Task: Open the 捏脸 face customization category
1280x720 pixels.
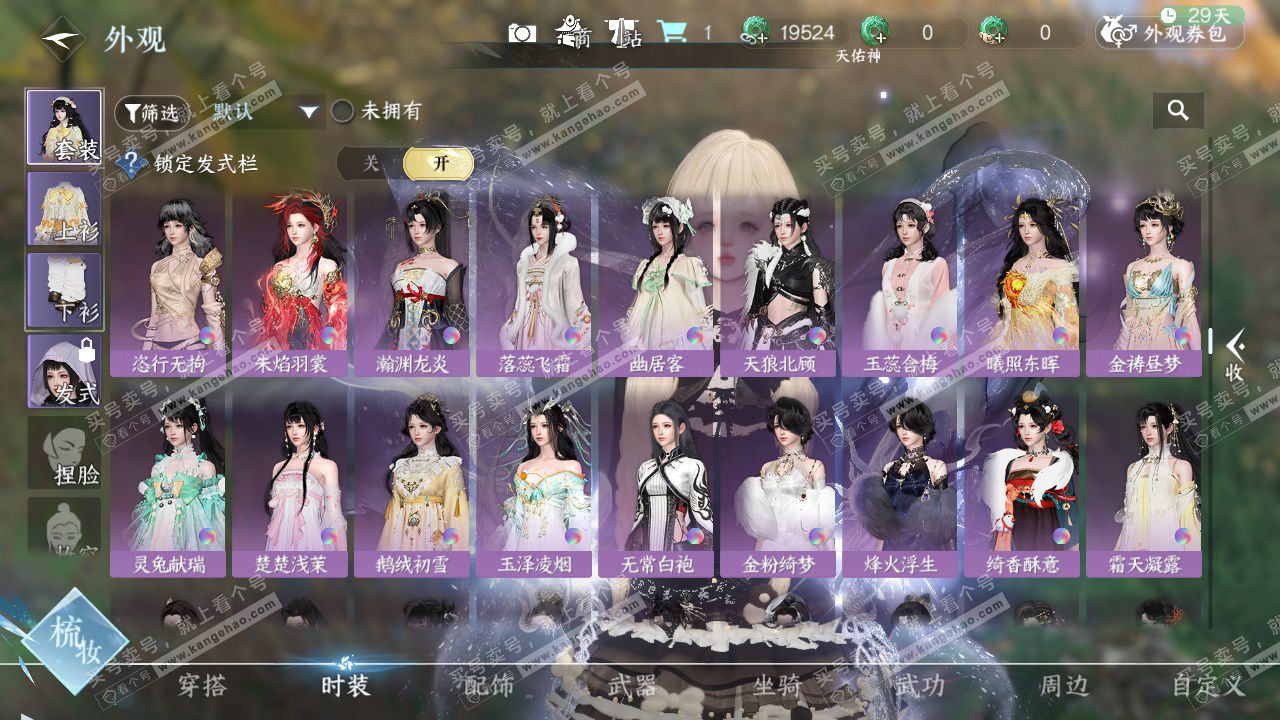Action: 64,453
